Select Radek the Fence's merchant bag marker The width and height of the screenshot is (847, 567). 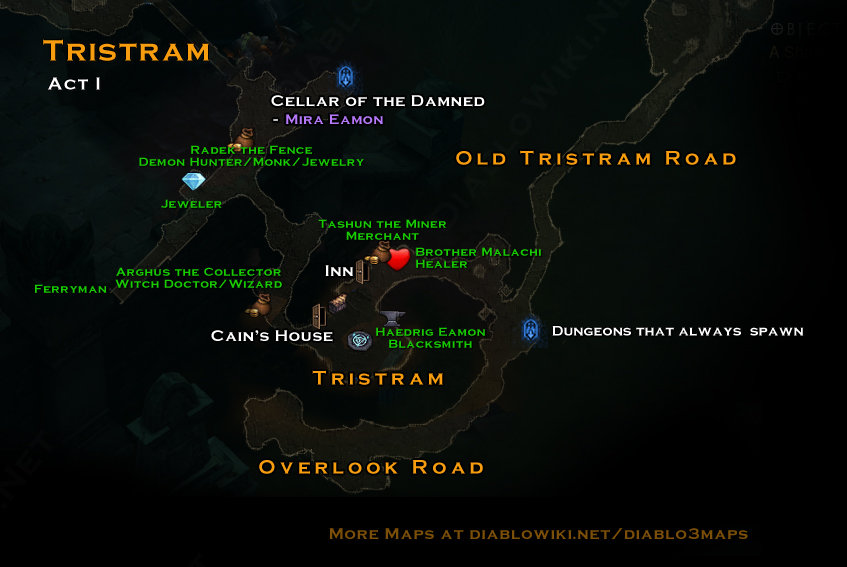(243, 140)
